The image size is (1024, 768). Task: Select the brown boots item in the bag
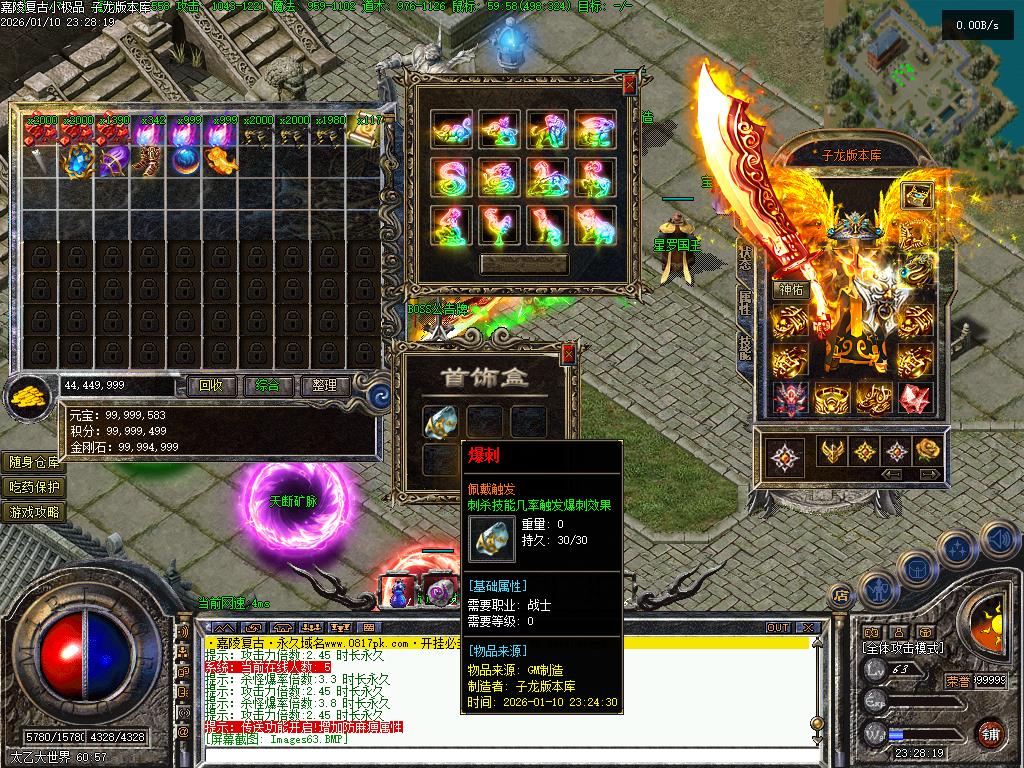[x=149, y=160]
